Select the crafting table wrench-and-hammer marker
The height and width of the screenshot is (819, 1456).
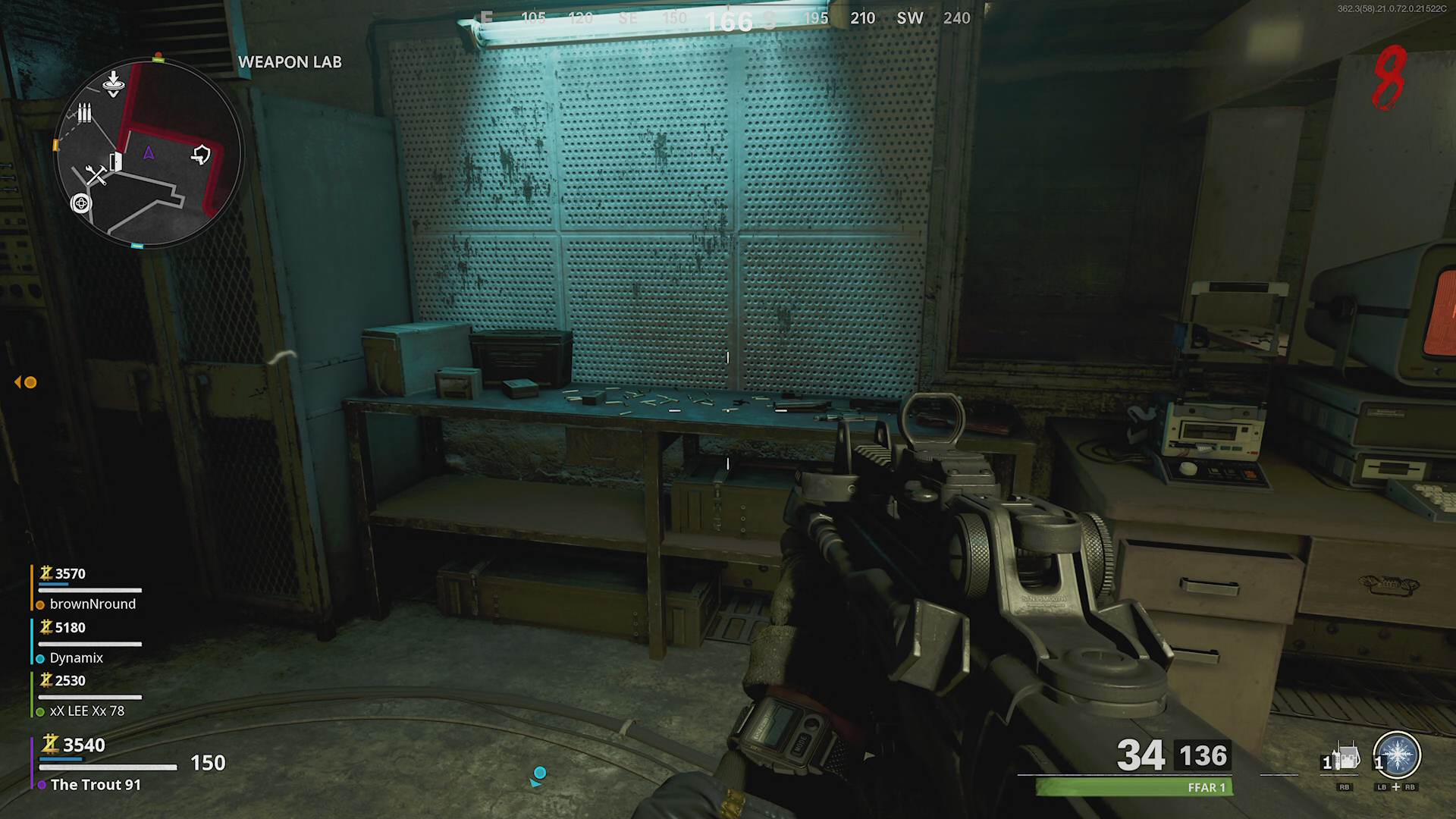pos(96,176)
